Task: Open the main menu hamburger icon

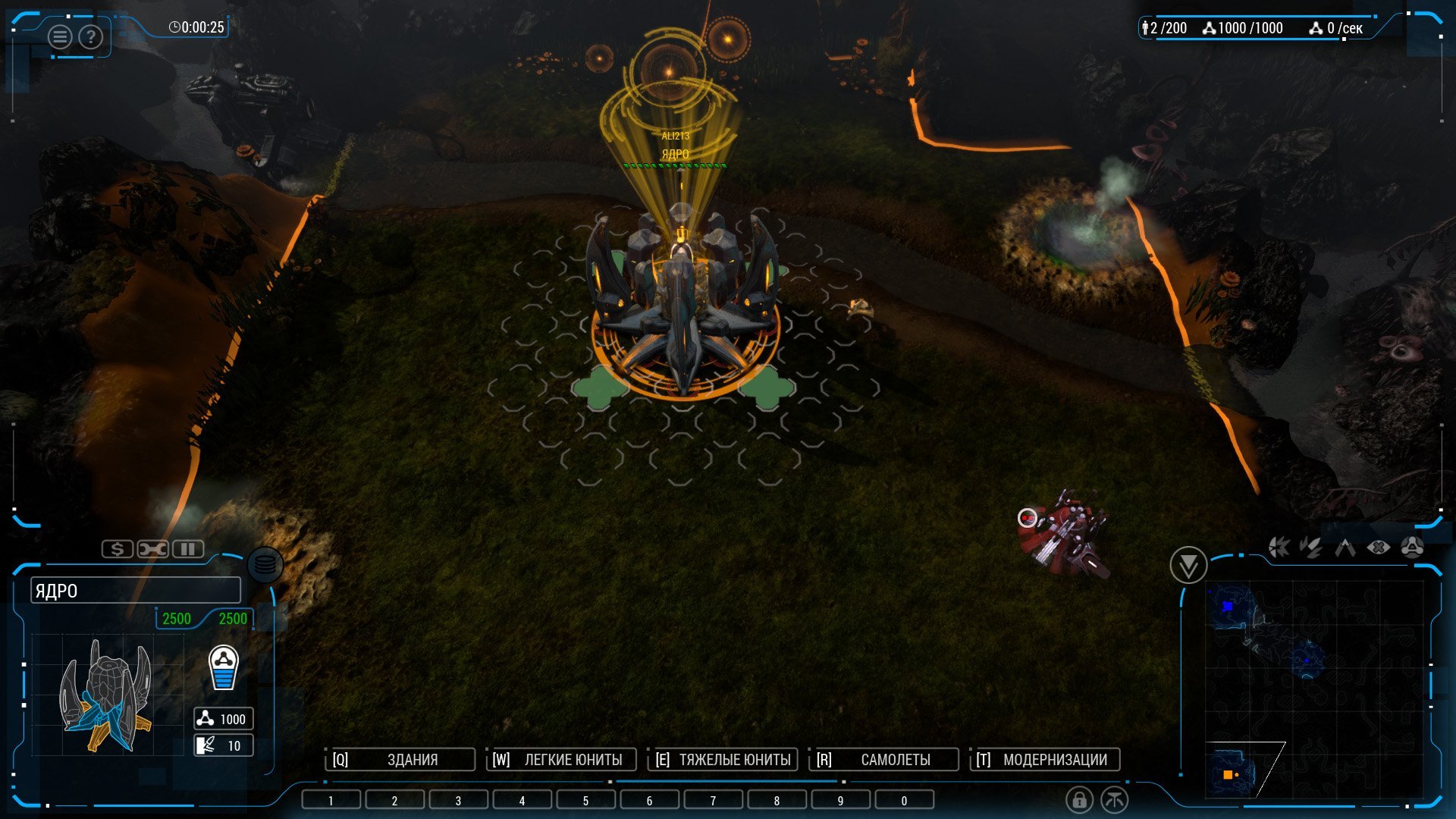Action: [x=60, y=36]
